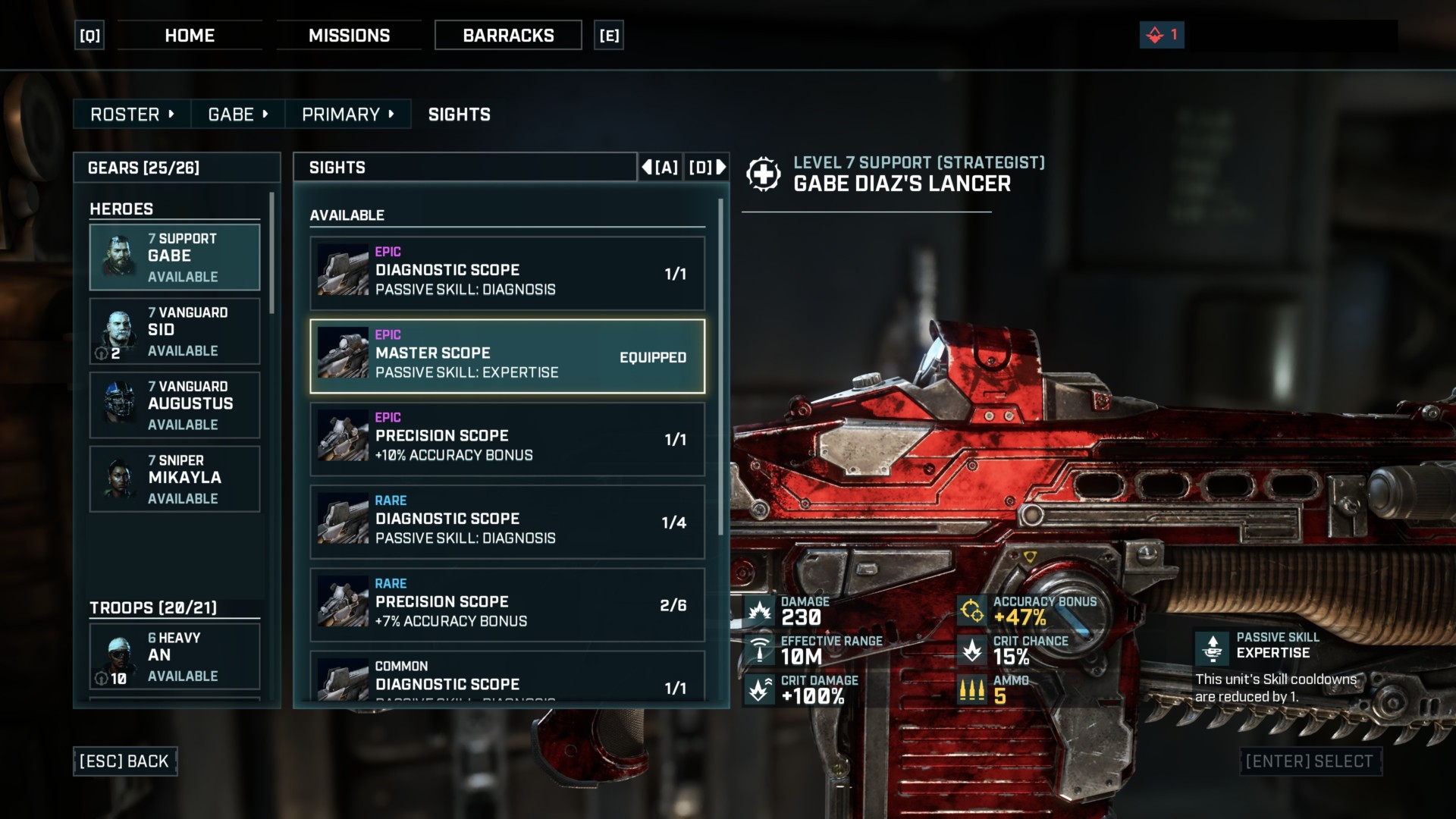This screenshot has width=1456, height=819.
Task: Select Sniper Mikayla from heroes
Action: (174, 479)
